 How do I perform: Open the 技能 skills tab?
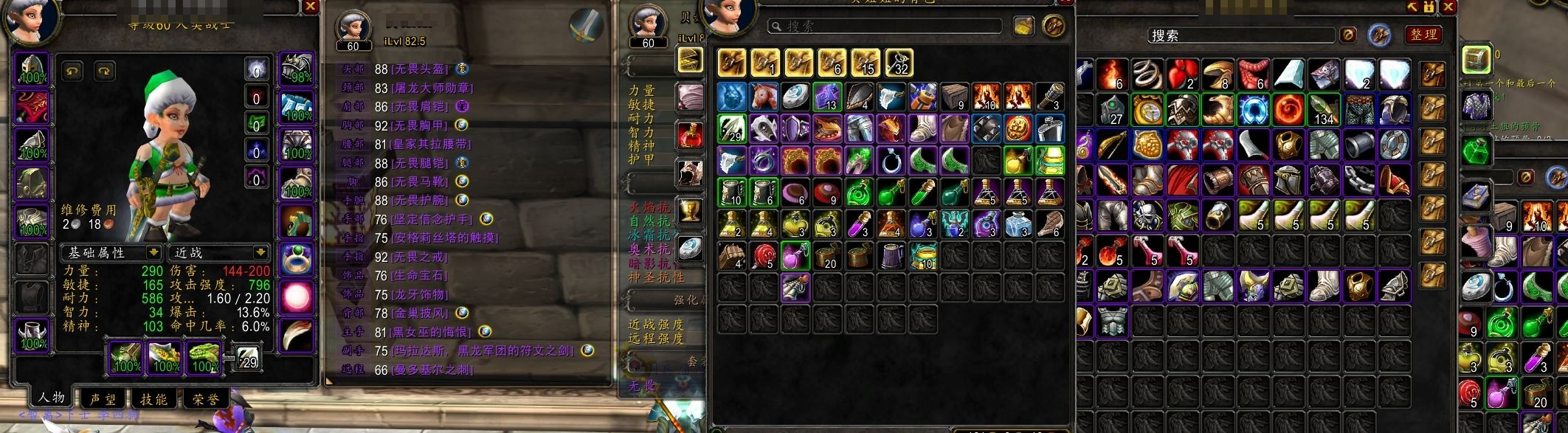154,399
